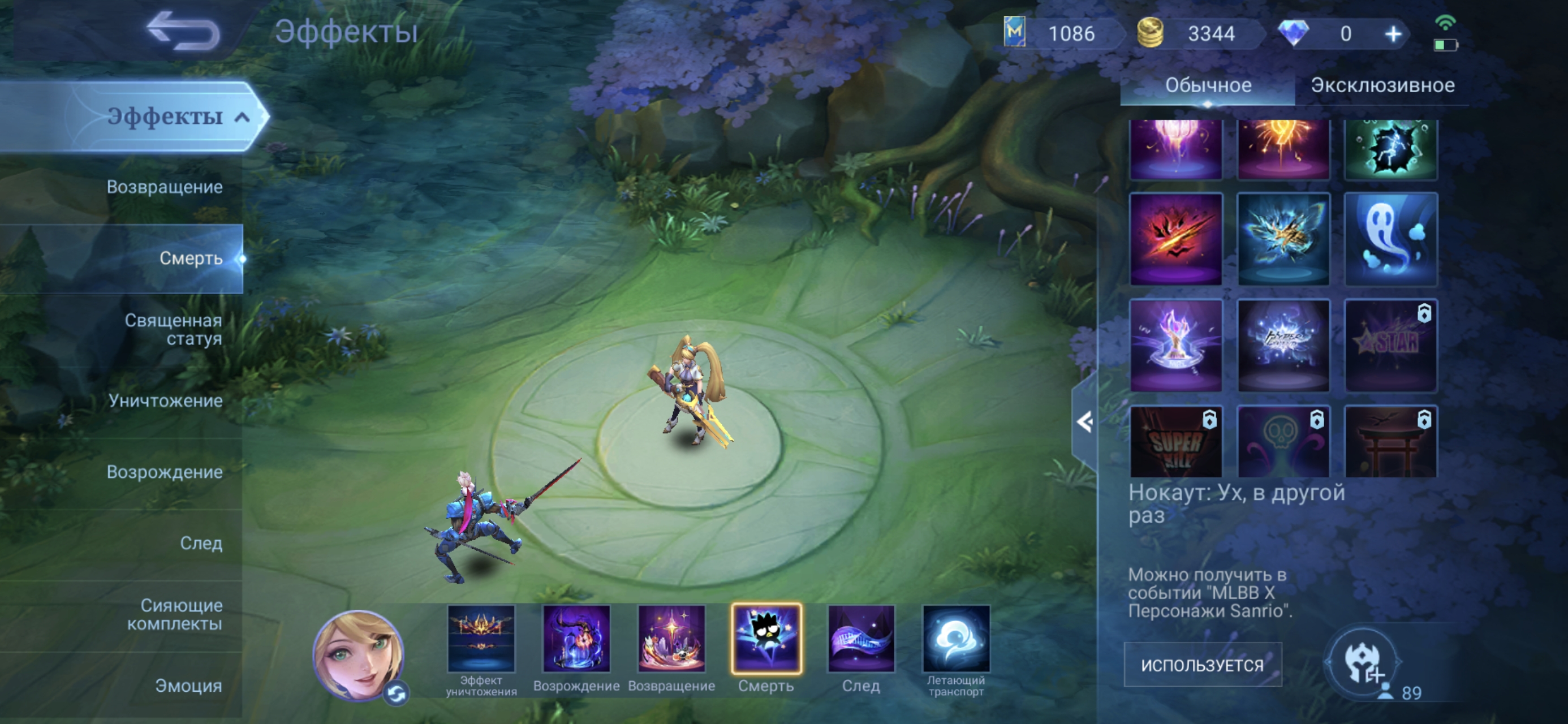Add diamonds with the plus button
The width and height of the screenshot is (1568, 724).
pos(1393,34)
